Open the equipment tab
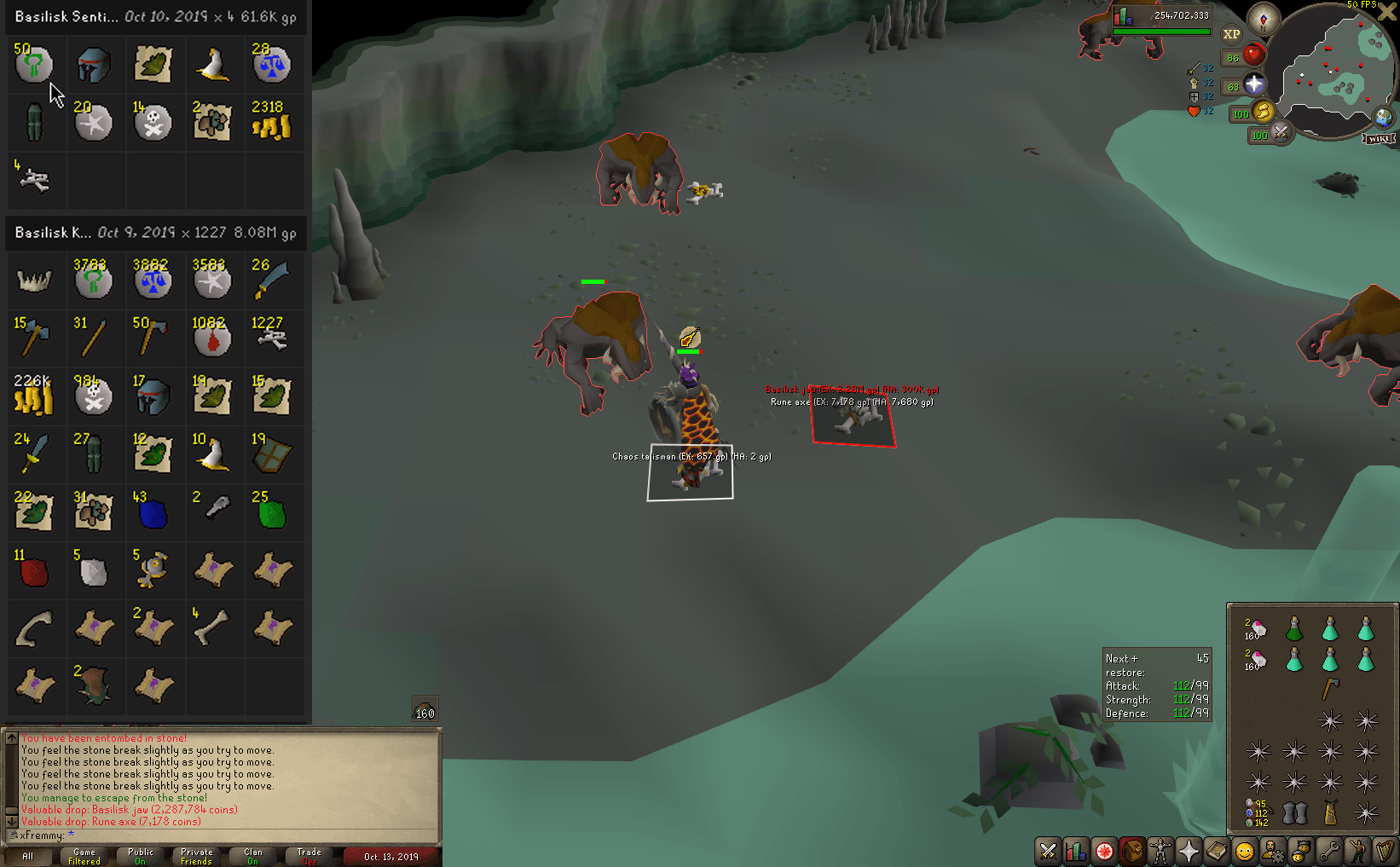Screen dimensions: 1400x867 pyautogui.click(x=1160, y=853)
